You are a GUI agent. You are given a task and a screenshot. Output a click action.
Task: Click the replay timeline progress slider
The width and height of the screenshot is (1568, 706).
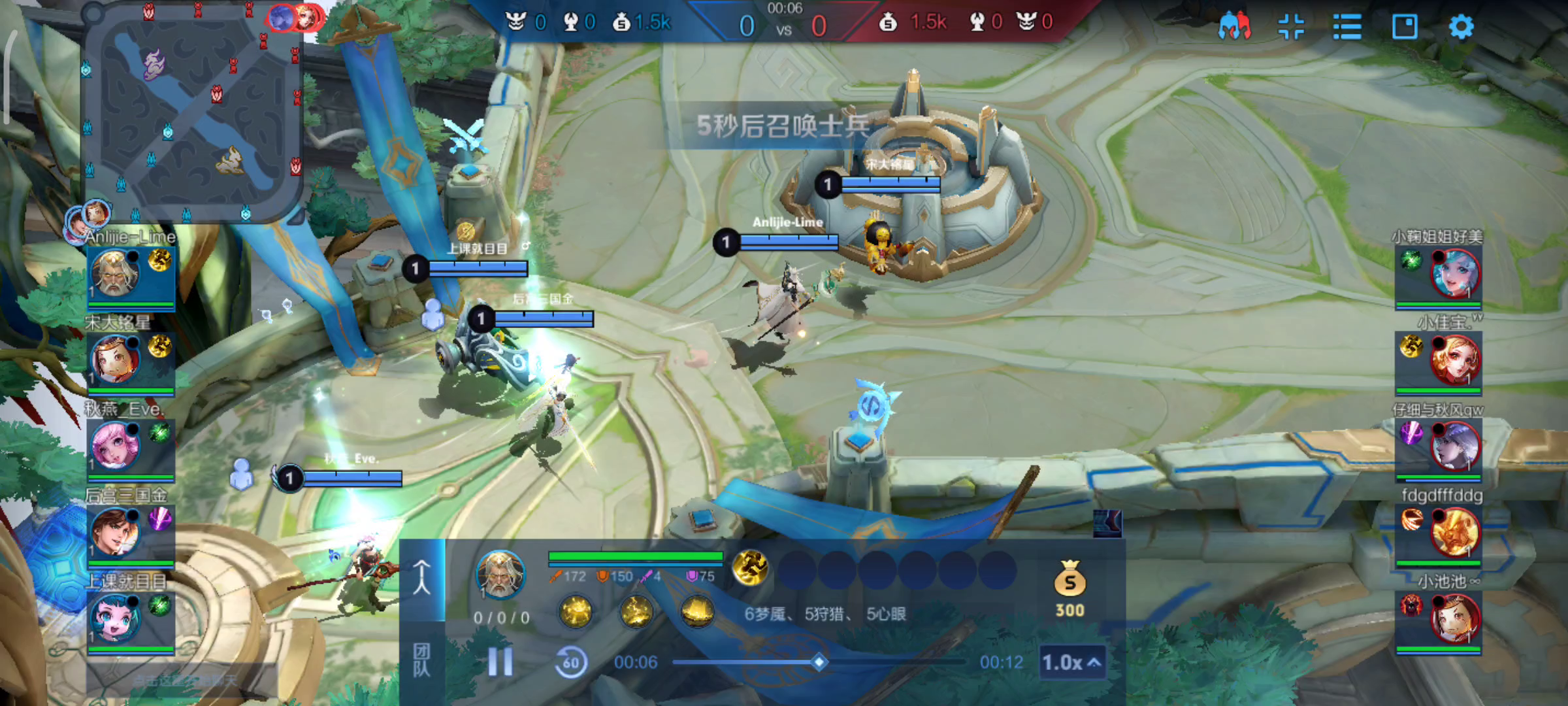[x=819, y=662]
